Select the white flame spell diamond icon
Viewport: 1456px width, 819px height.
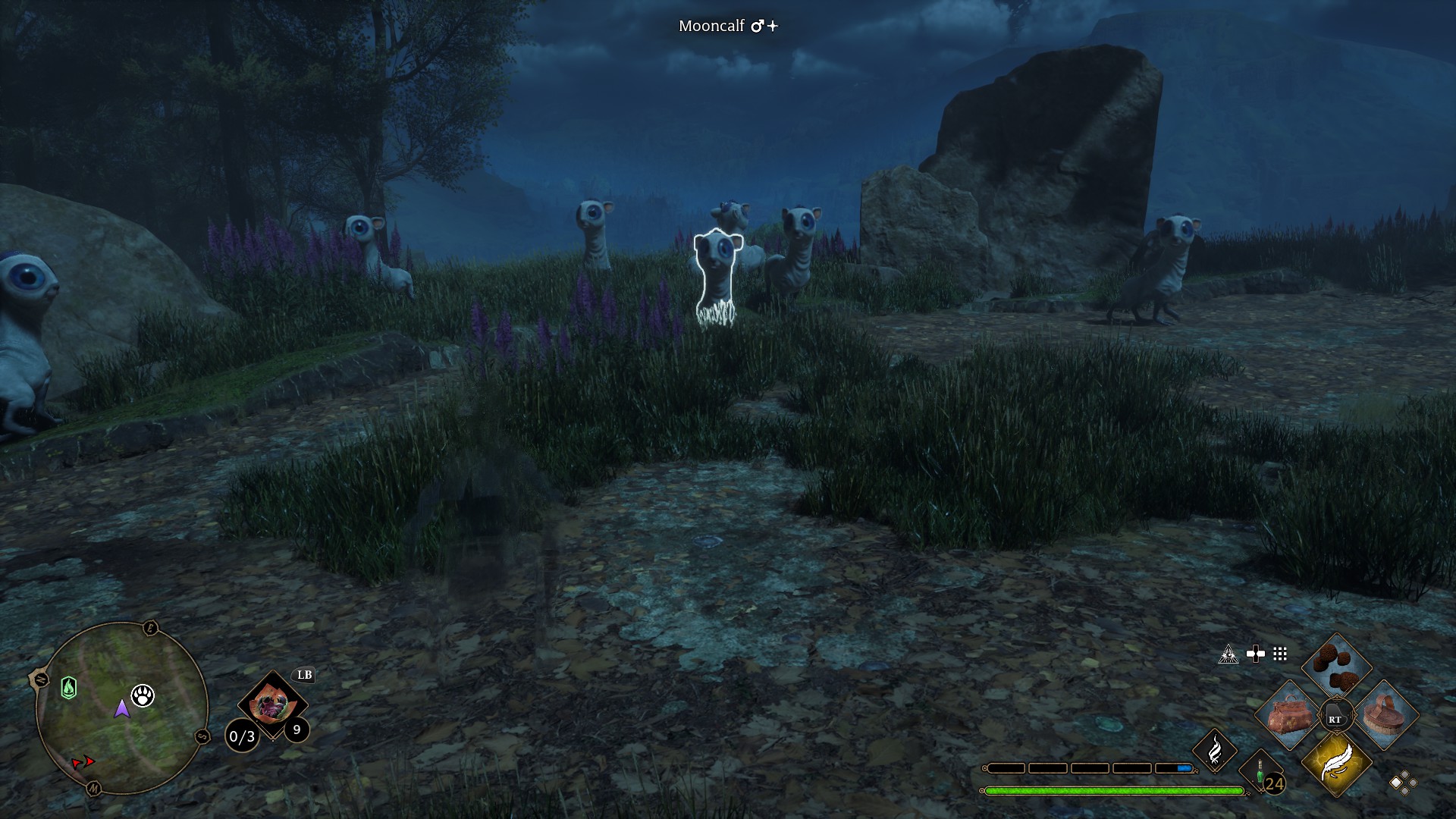click(1214, 751)
